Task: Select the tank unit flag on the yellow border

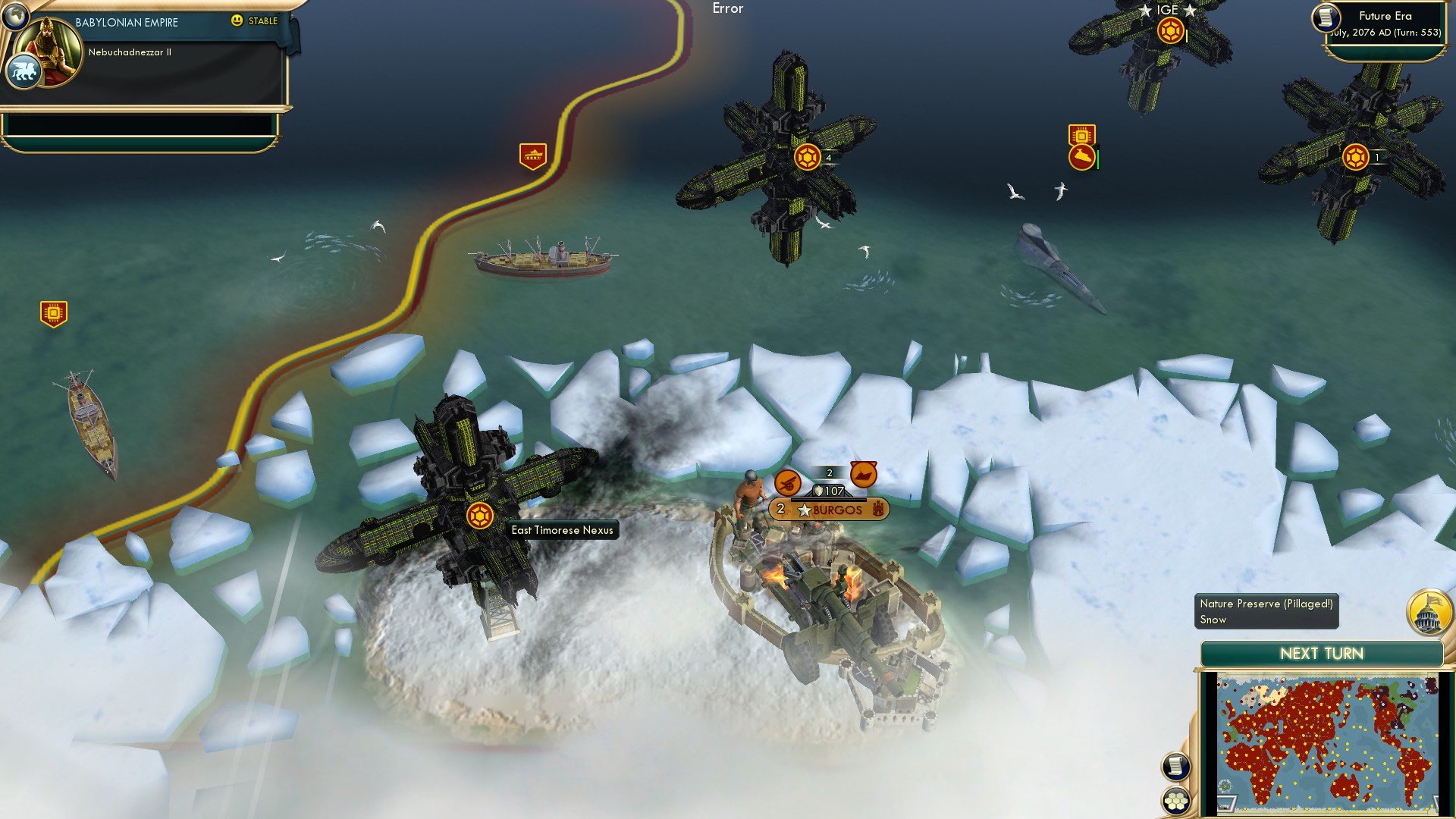Action: [x=533, y=154]
